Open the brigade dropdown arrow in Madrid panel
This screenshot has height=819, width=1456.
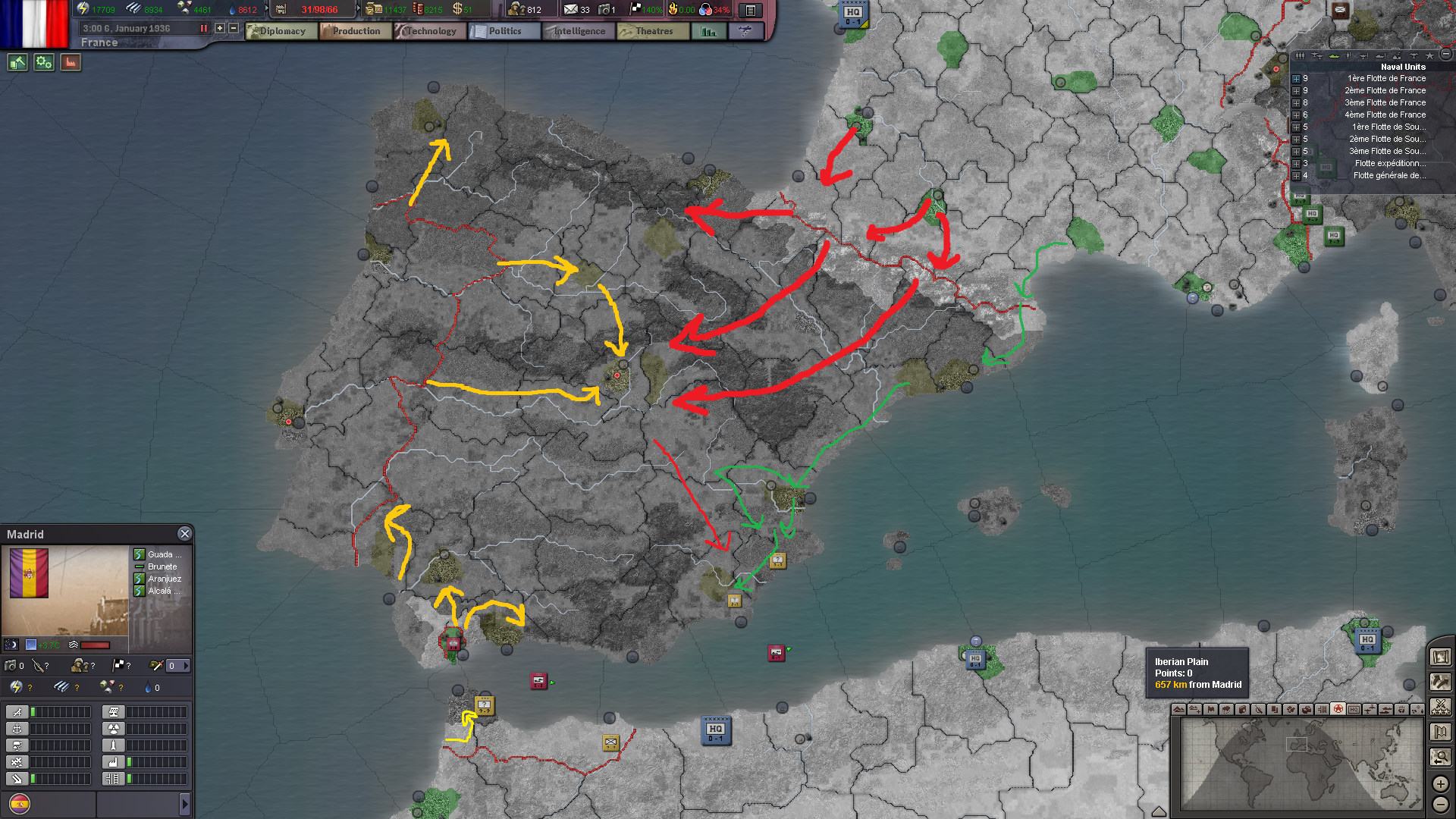[187, 666]
